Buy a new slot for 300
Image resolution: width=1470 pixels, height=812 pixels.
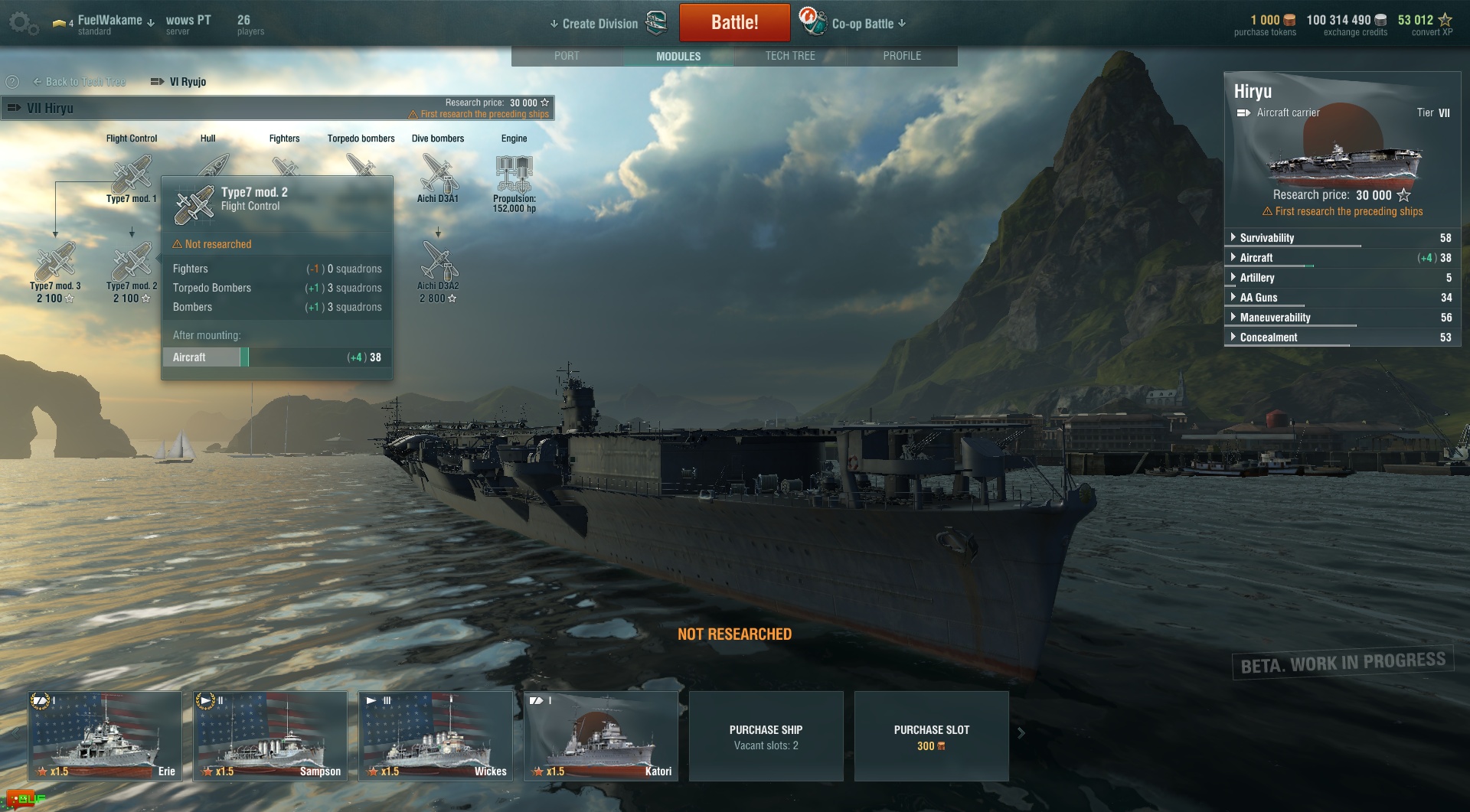point(931,736)
